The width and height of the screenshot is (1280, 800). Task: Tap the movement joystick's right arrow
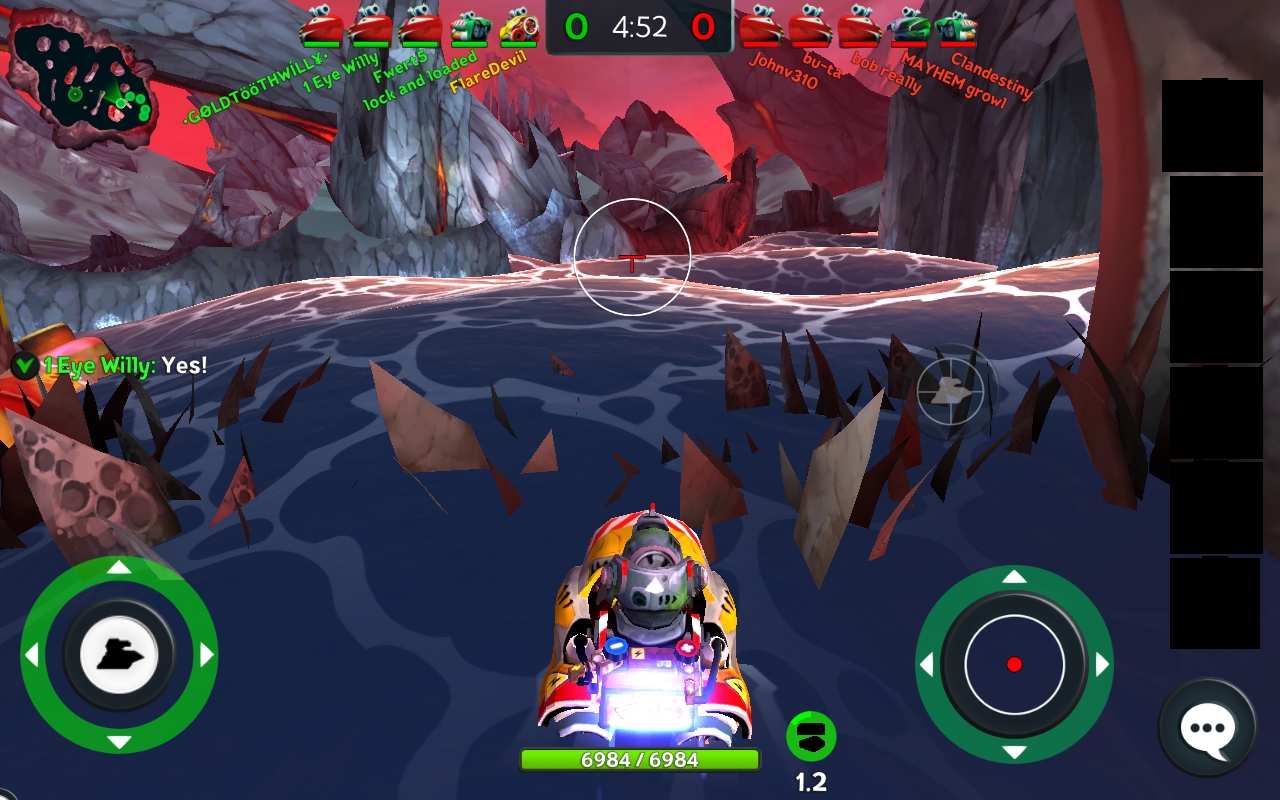(x=207, y=655)
